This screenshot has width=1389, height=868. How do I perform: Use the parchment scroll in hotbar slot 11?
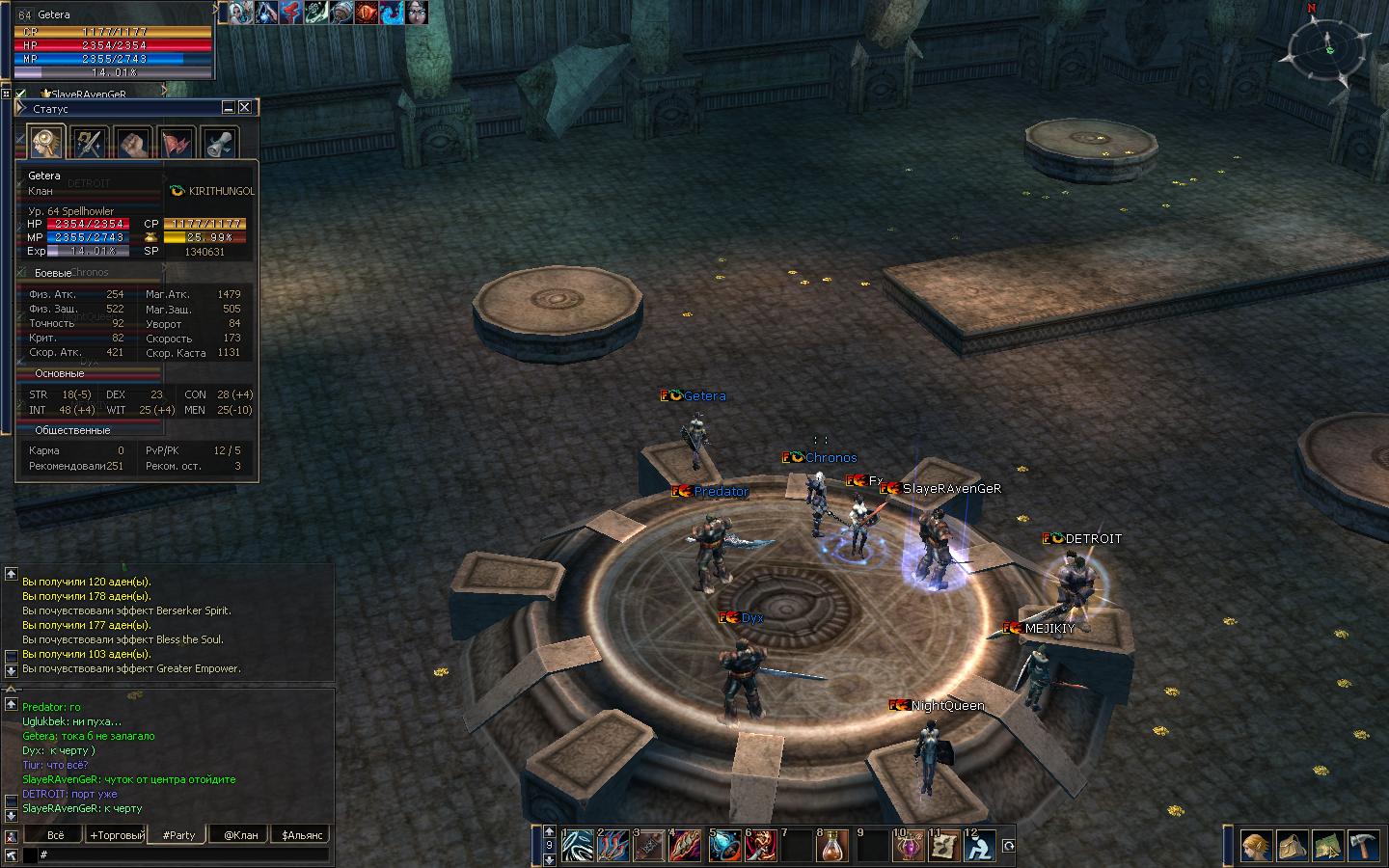pos(943,847)
